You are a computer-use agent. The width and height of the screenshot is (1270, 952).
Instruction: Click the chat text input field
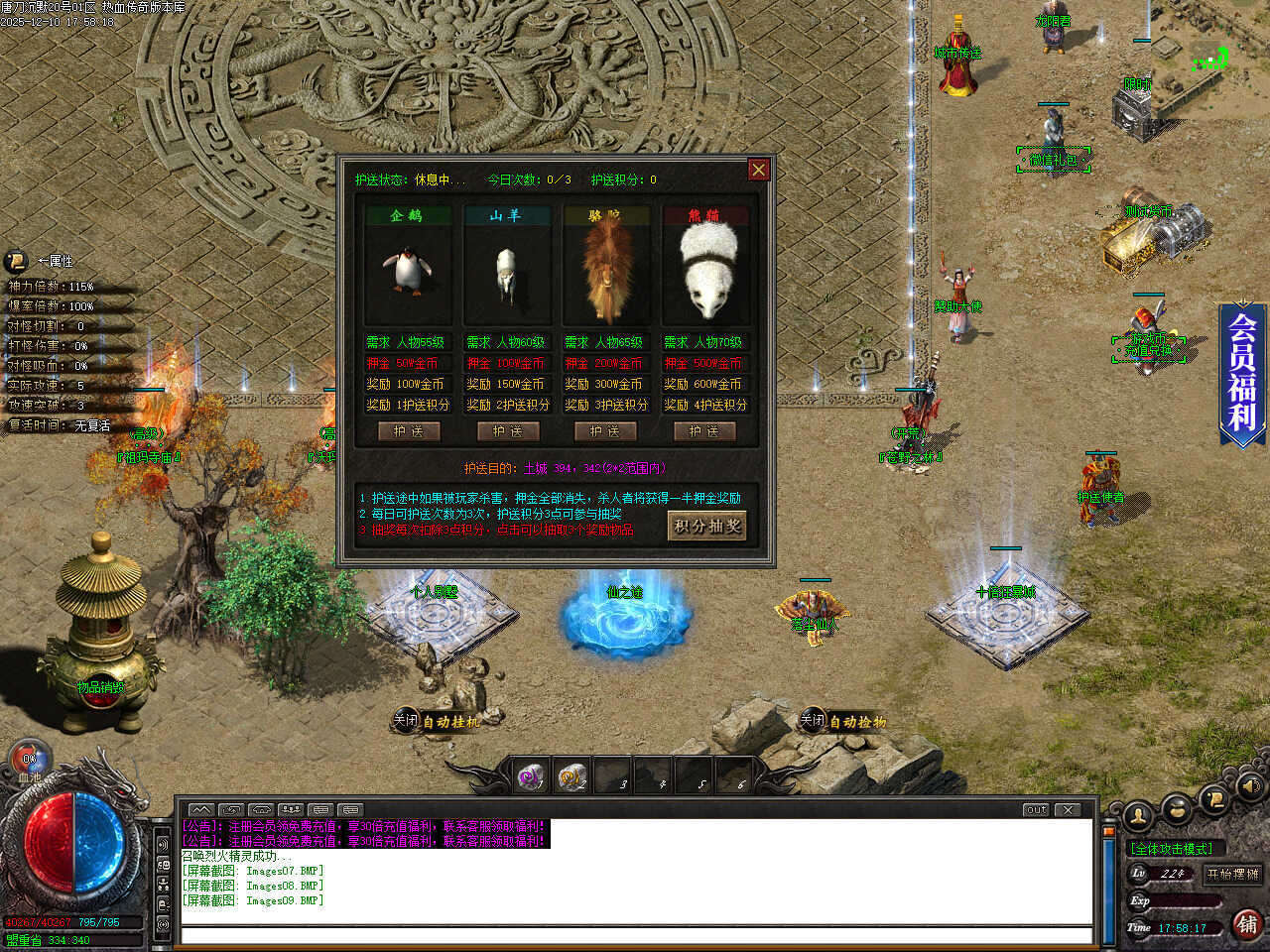[635, 935]
